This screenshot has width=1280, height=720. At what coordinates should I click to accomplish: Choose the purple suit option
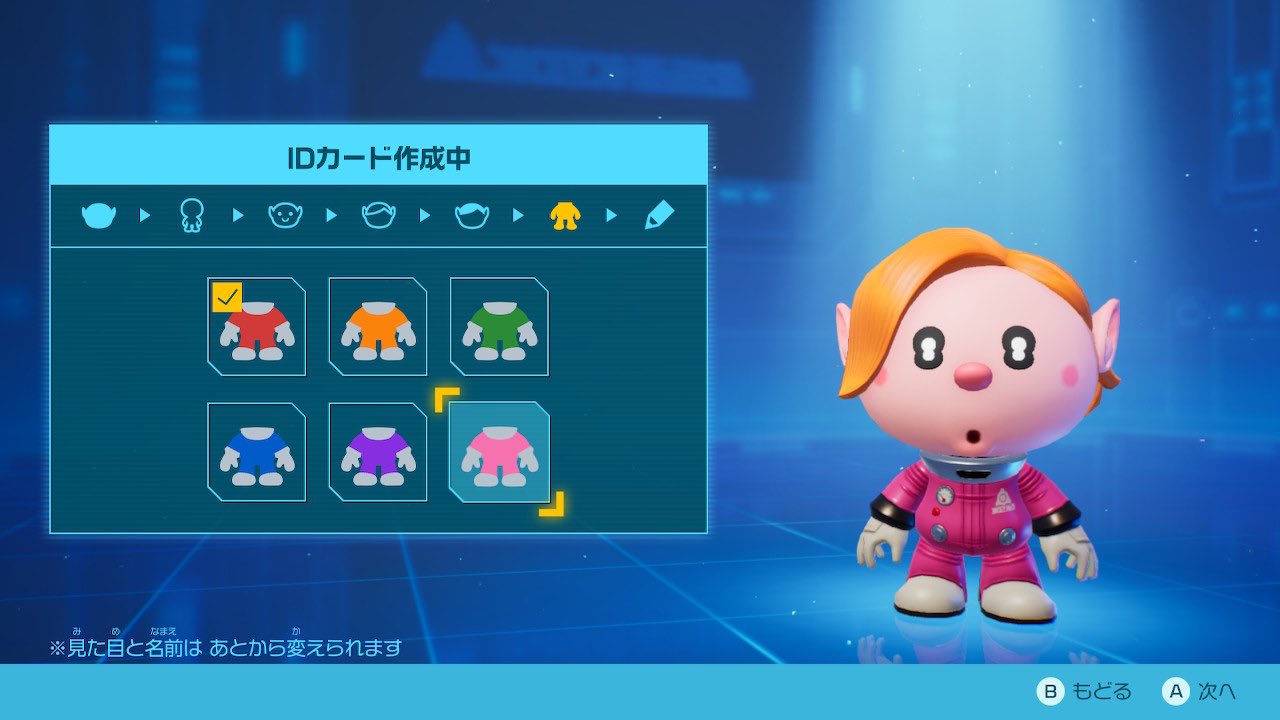(378, 452)
